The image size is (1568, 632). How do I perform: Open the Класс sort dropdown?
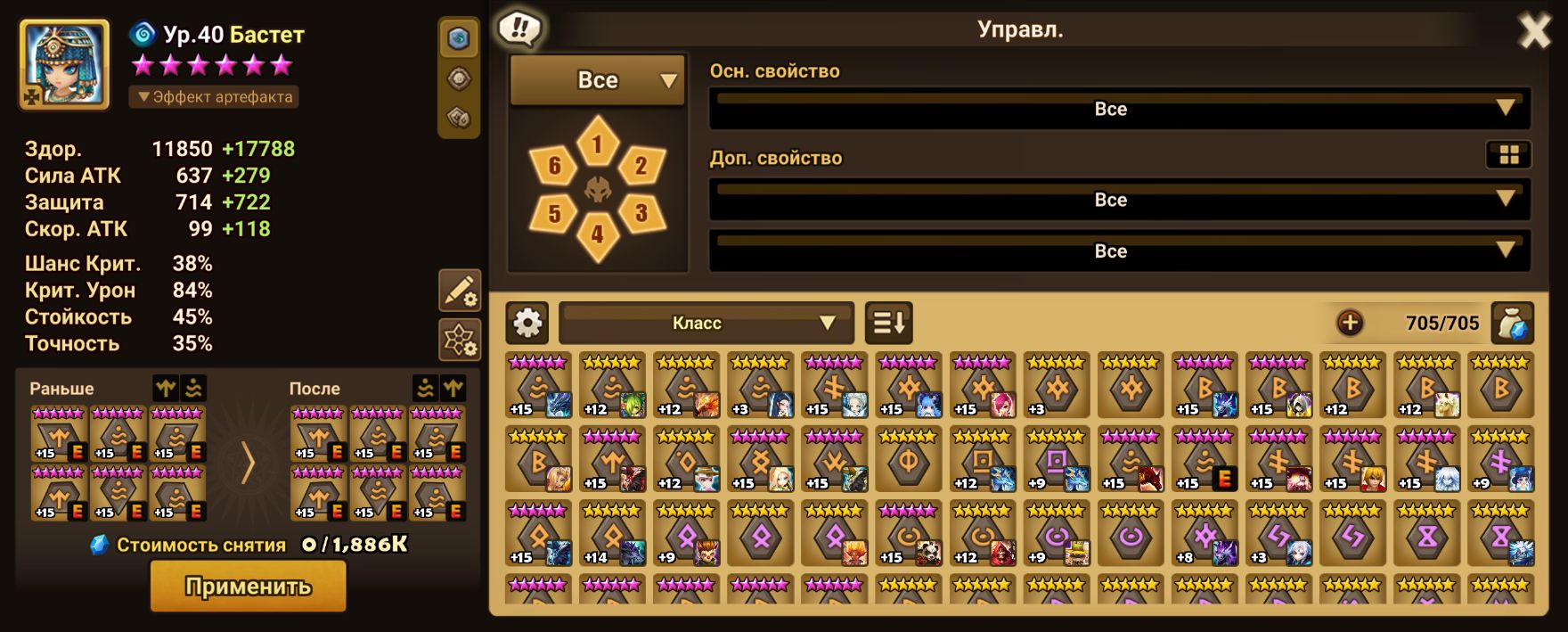[x=706, y=323]
